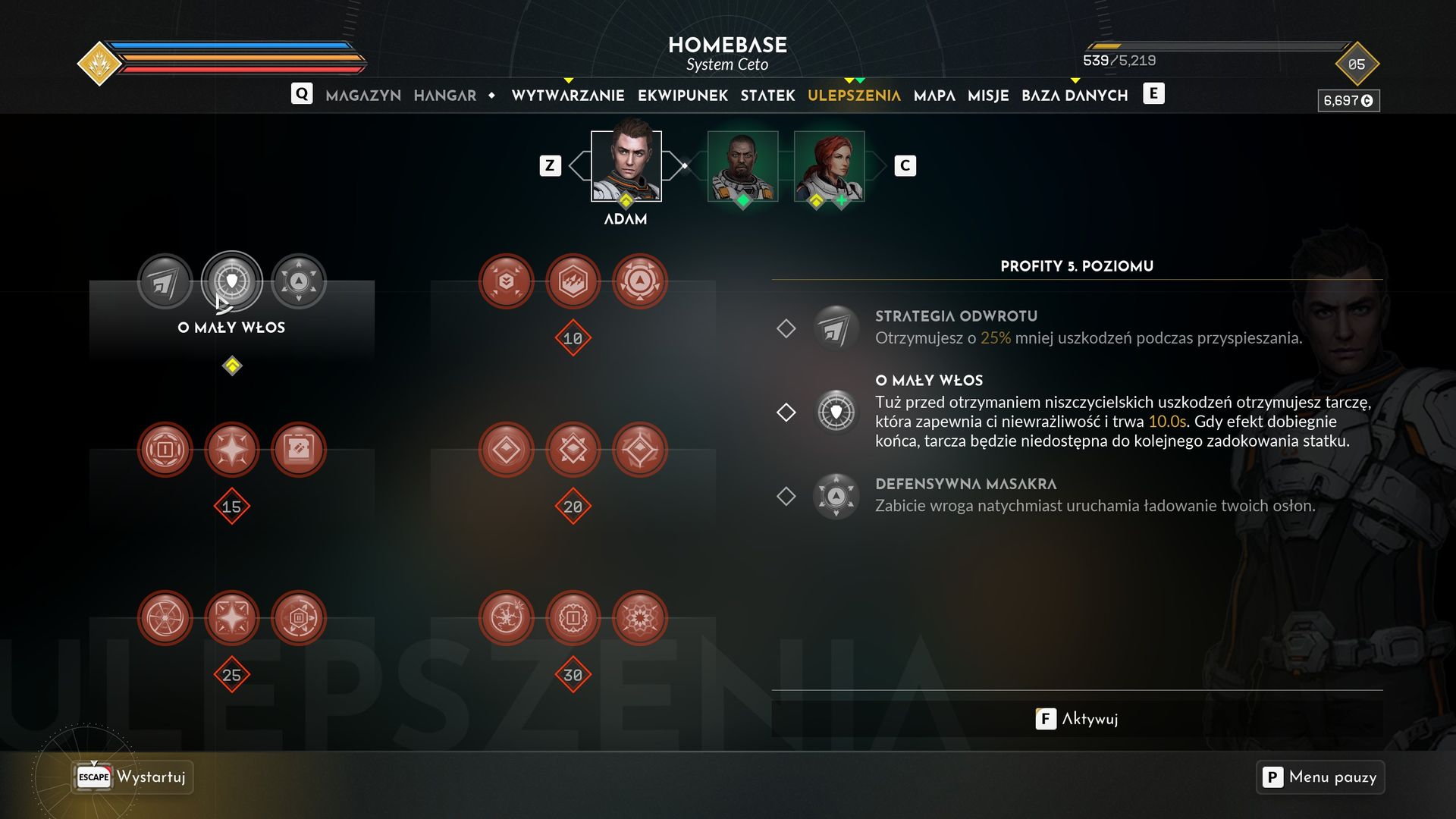1456x819 pixels.
Task: Open the Mapa tab
Action: pos(934,96)
